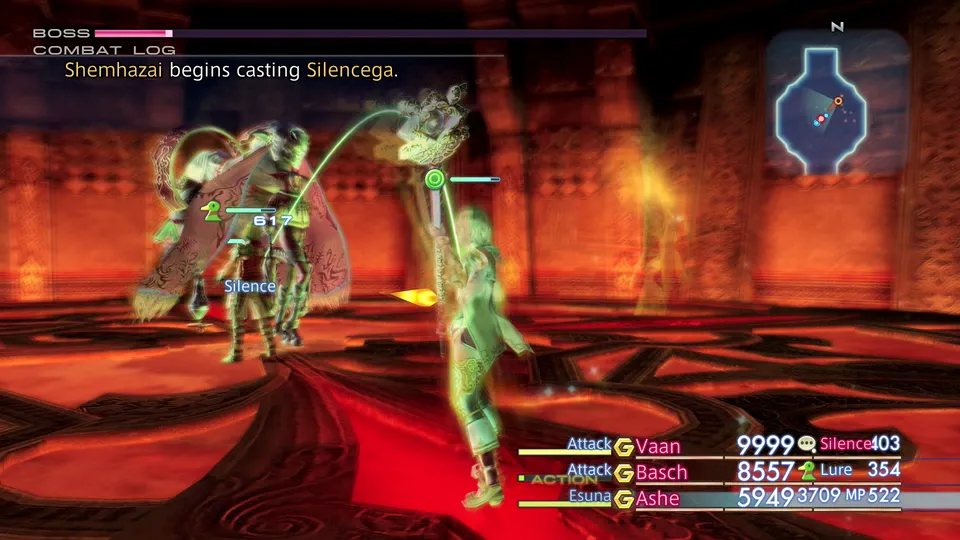Choose Basch from the party list

[x=661, y=472]
